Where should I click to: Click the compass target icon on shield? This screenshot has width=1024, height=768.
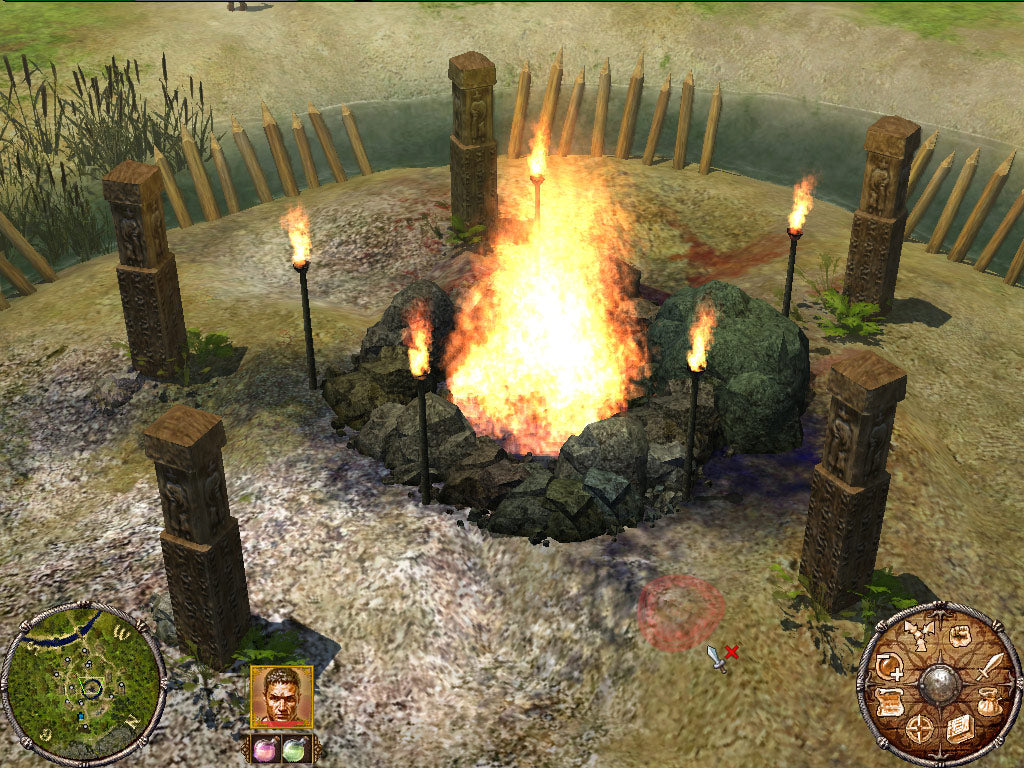point(919,729)
